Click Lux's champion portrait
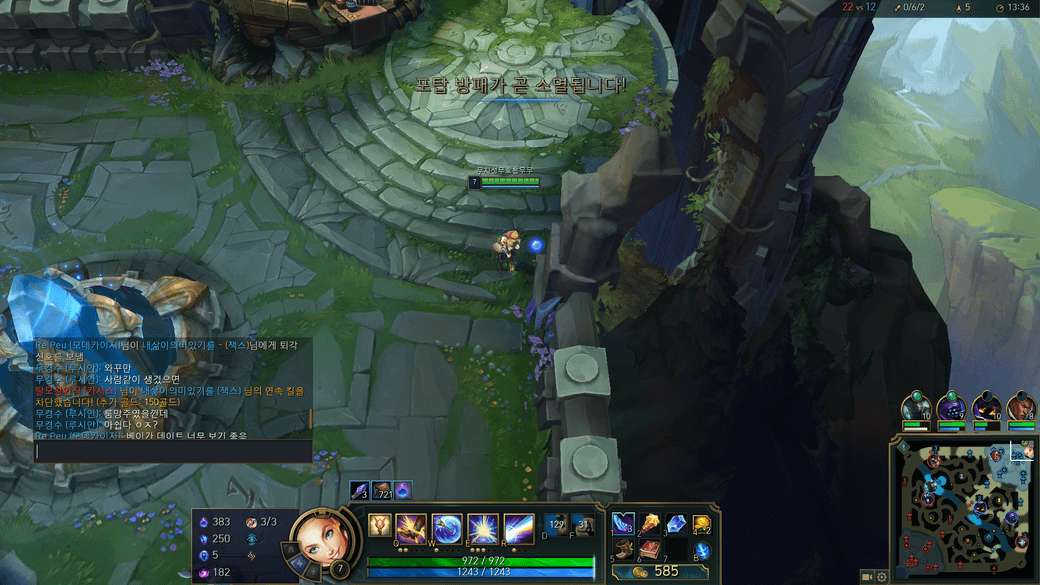The height and width of the screenshot is (585, 1040). coord(324,542)
